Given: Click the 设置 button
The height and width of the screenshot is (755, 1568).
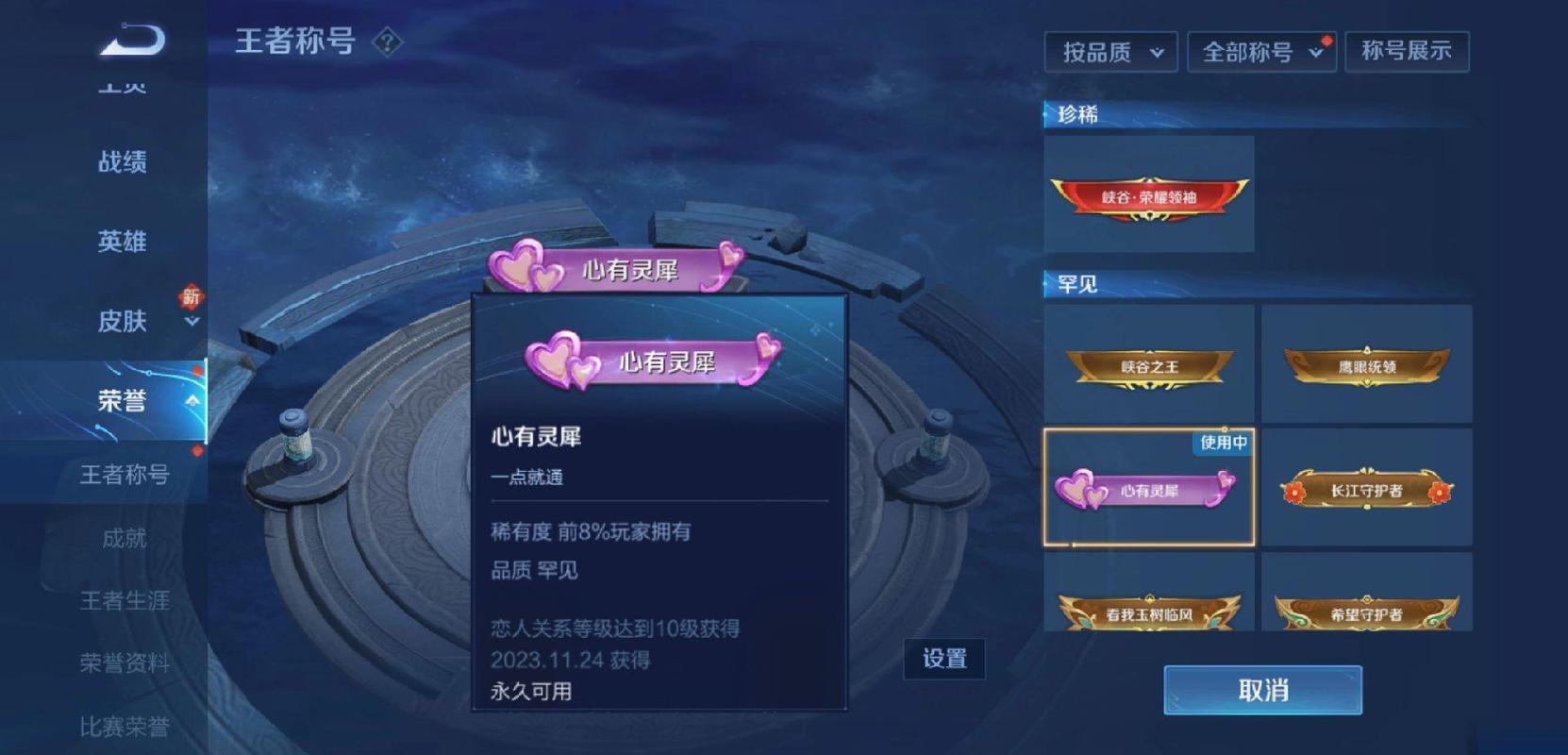Looking at the screenshot, I should [944, 659].
